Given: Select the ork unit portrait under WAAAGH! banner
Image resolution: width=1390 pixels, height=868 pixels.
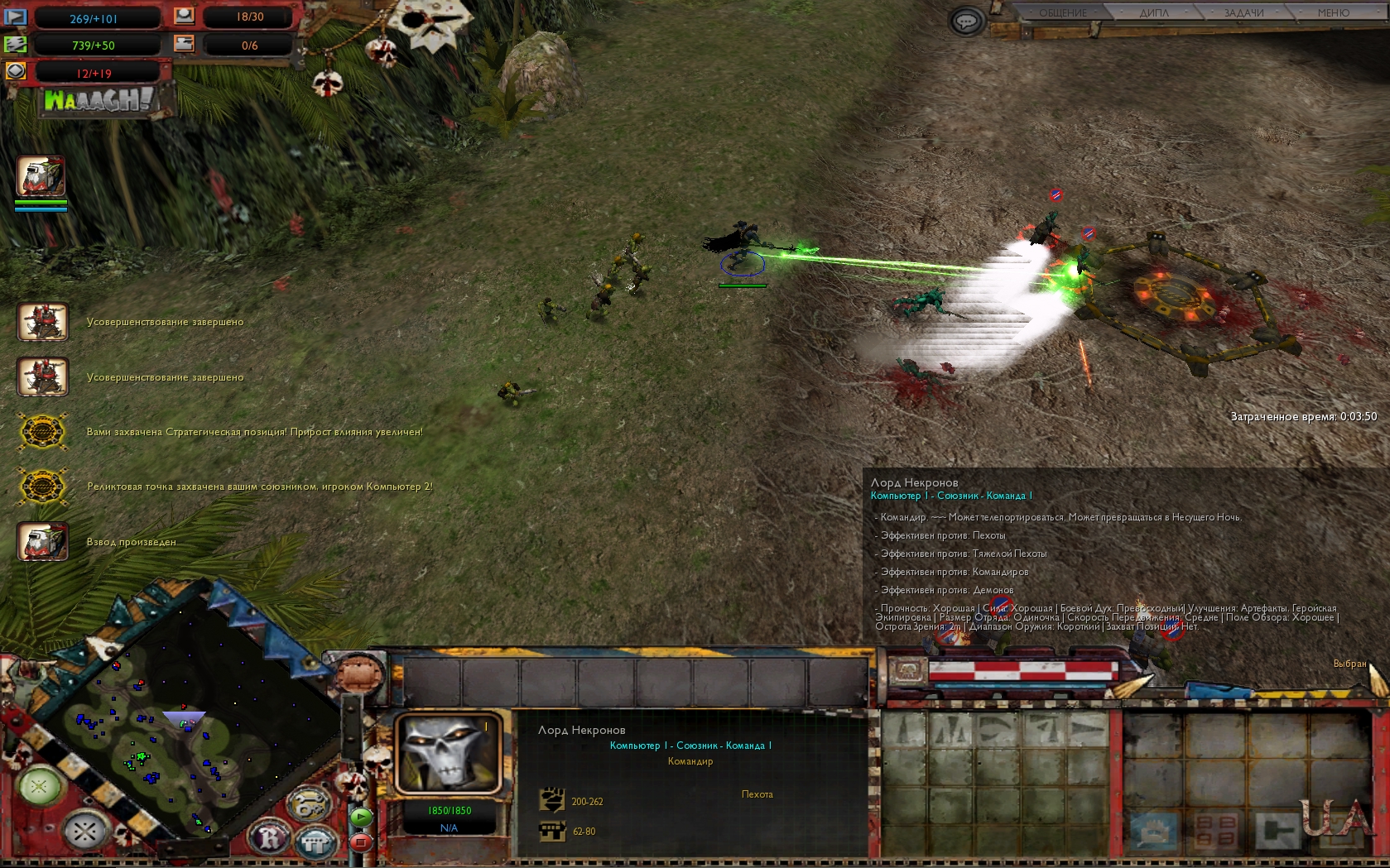Looking at the screenshot, I should 41,176.
